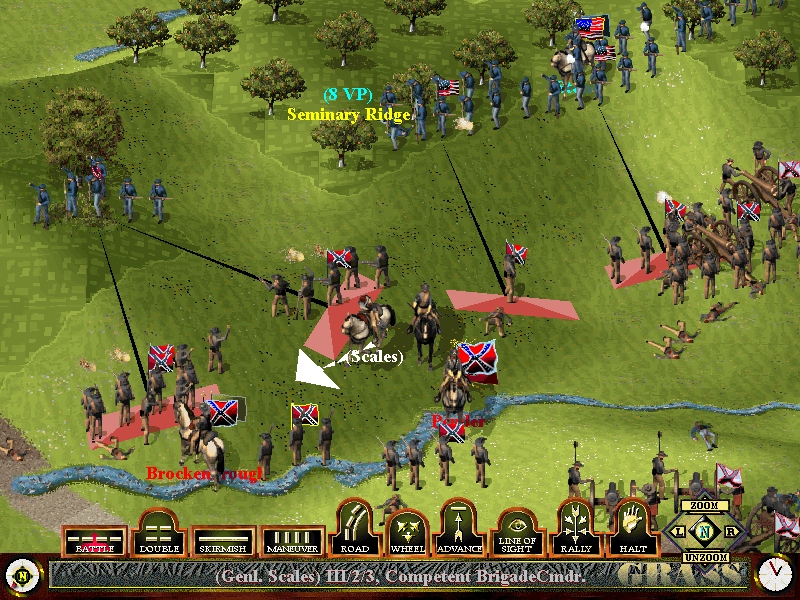This screenshot has height=600, width=800.
Task: Click the yellow N compass icon
Action: click(22, 575)
